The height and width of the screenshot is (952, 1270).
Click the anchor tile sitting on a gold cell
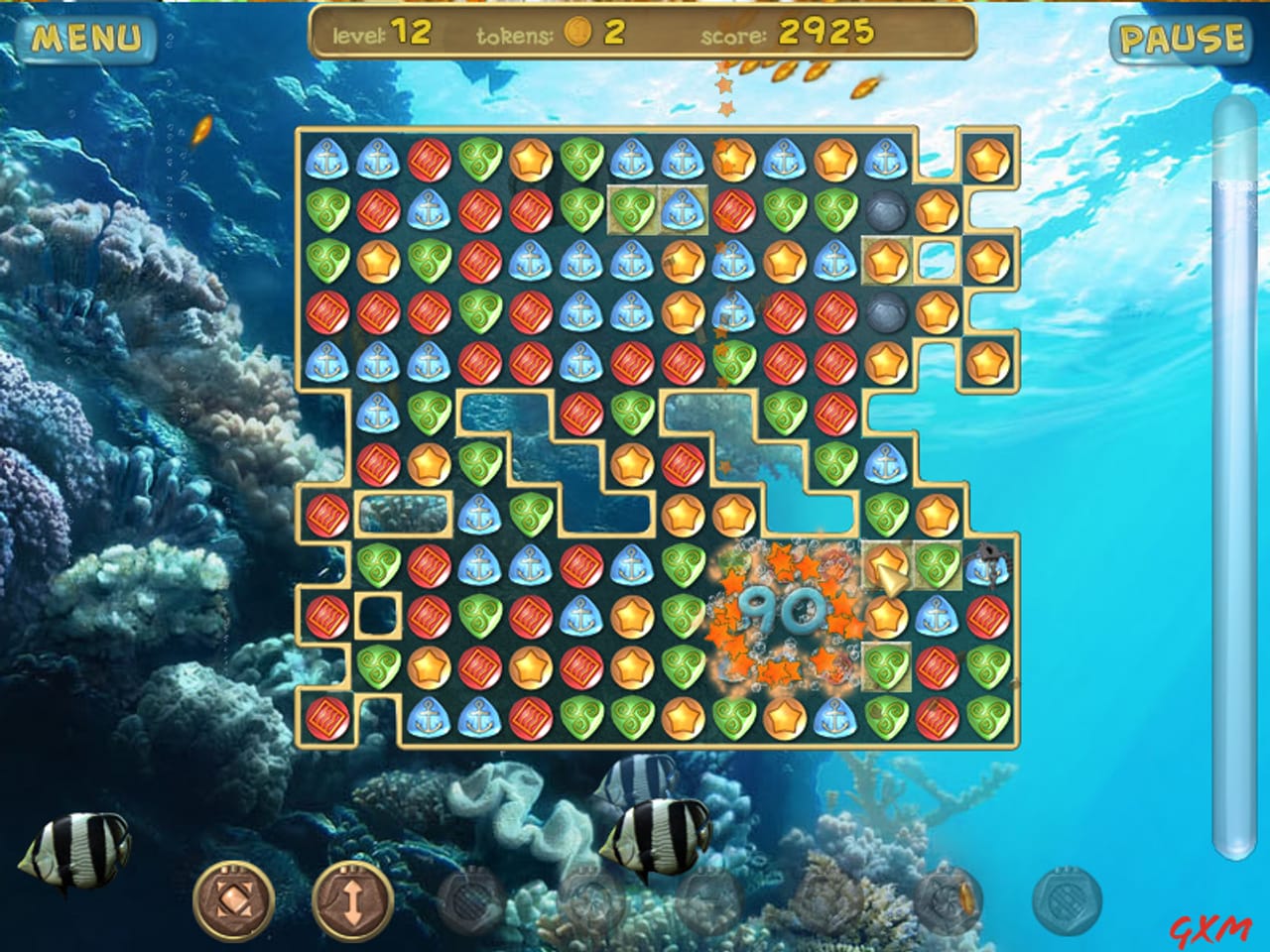(x=682, y=210)
